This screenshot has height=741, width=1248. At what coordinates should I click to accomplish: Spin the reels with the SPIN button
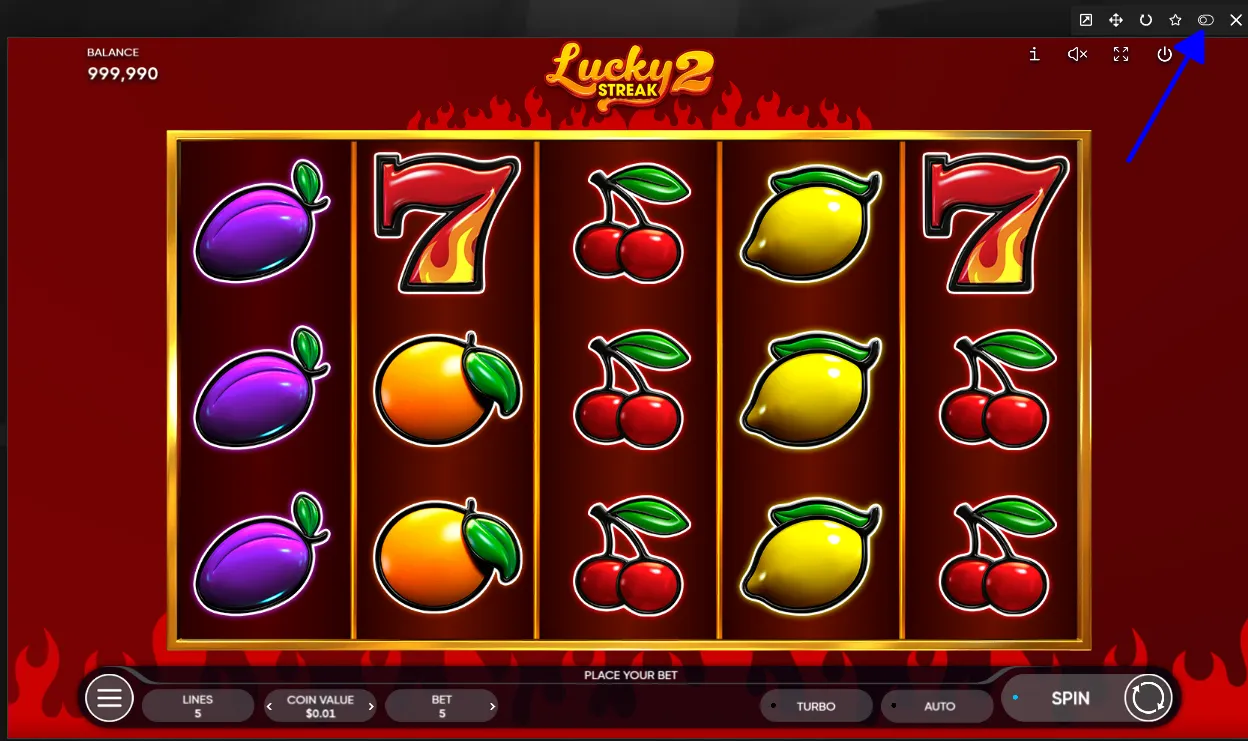(x=1069, y=698)
